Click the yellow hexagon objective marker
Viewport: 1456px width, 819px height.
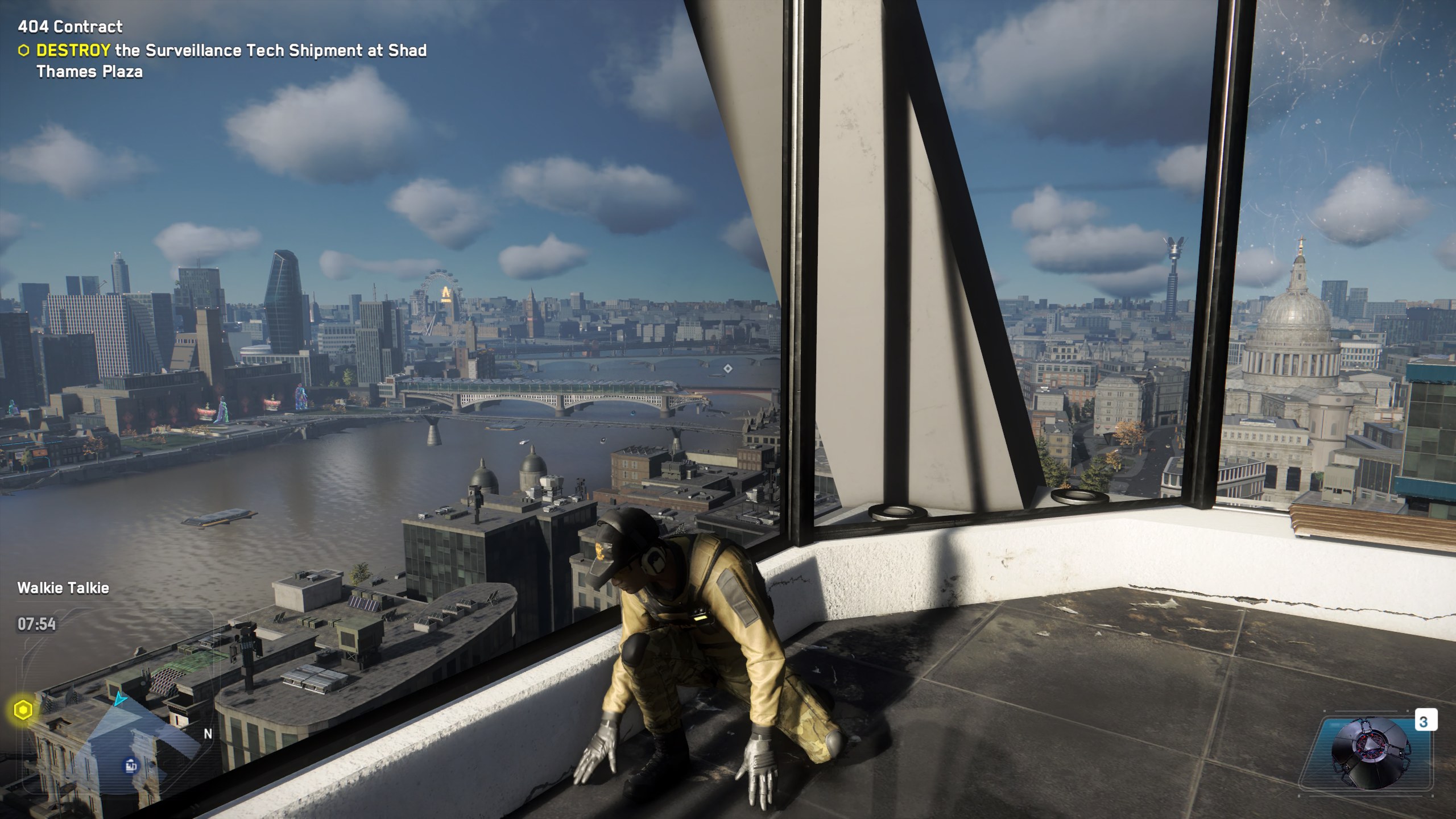coord(23,710)
